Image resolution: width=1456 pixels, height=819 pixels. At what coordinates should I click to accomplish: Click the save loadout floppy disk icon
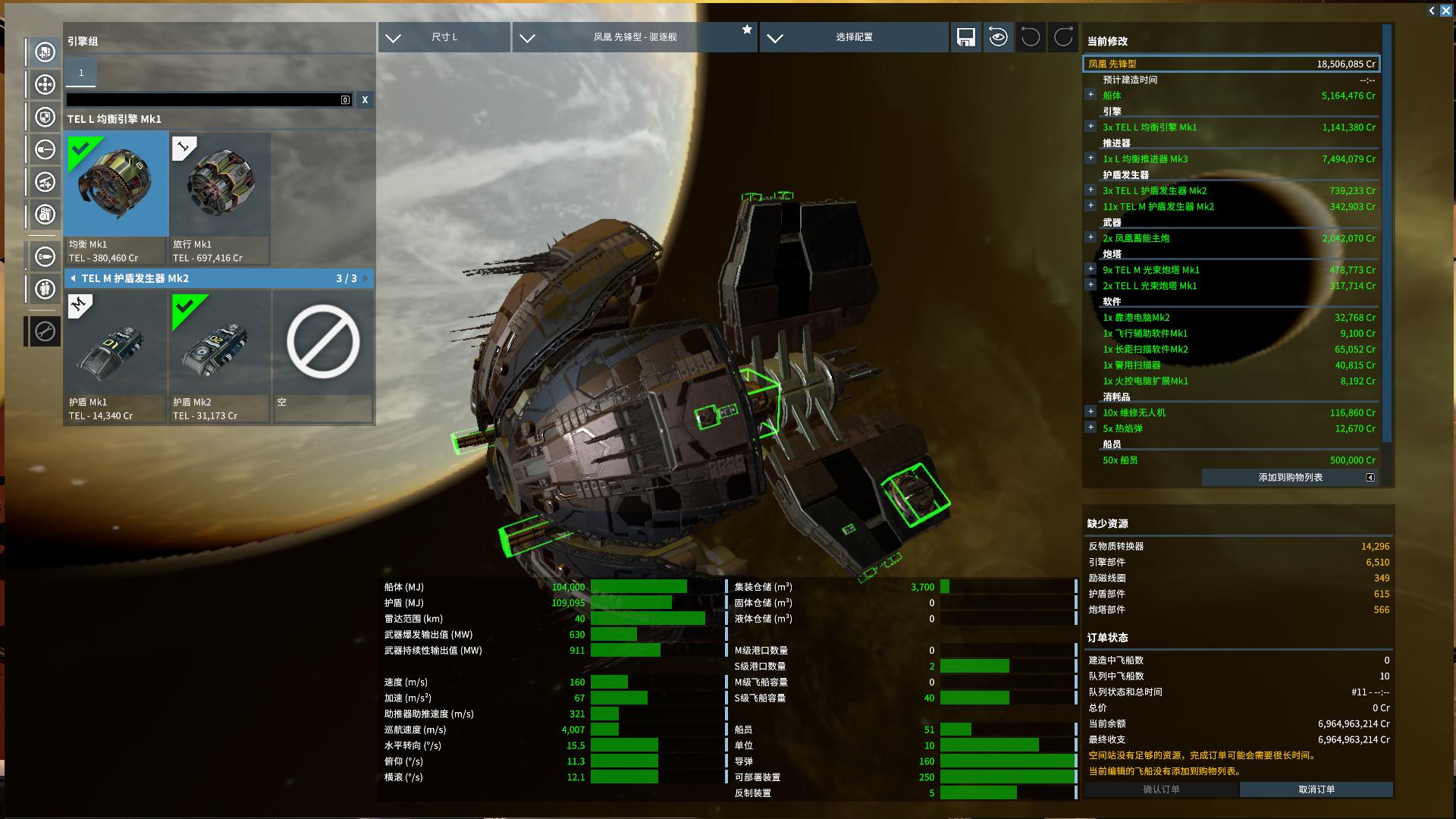966,37
